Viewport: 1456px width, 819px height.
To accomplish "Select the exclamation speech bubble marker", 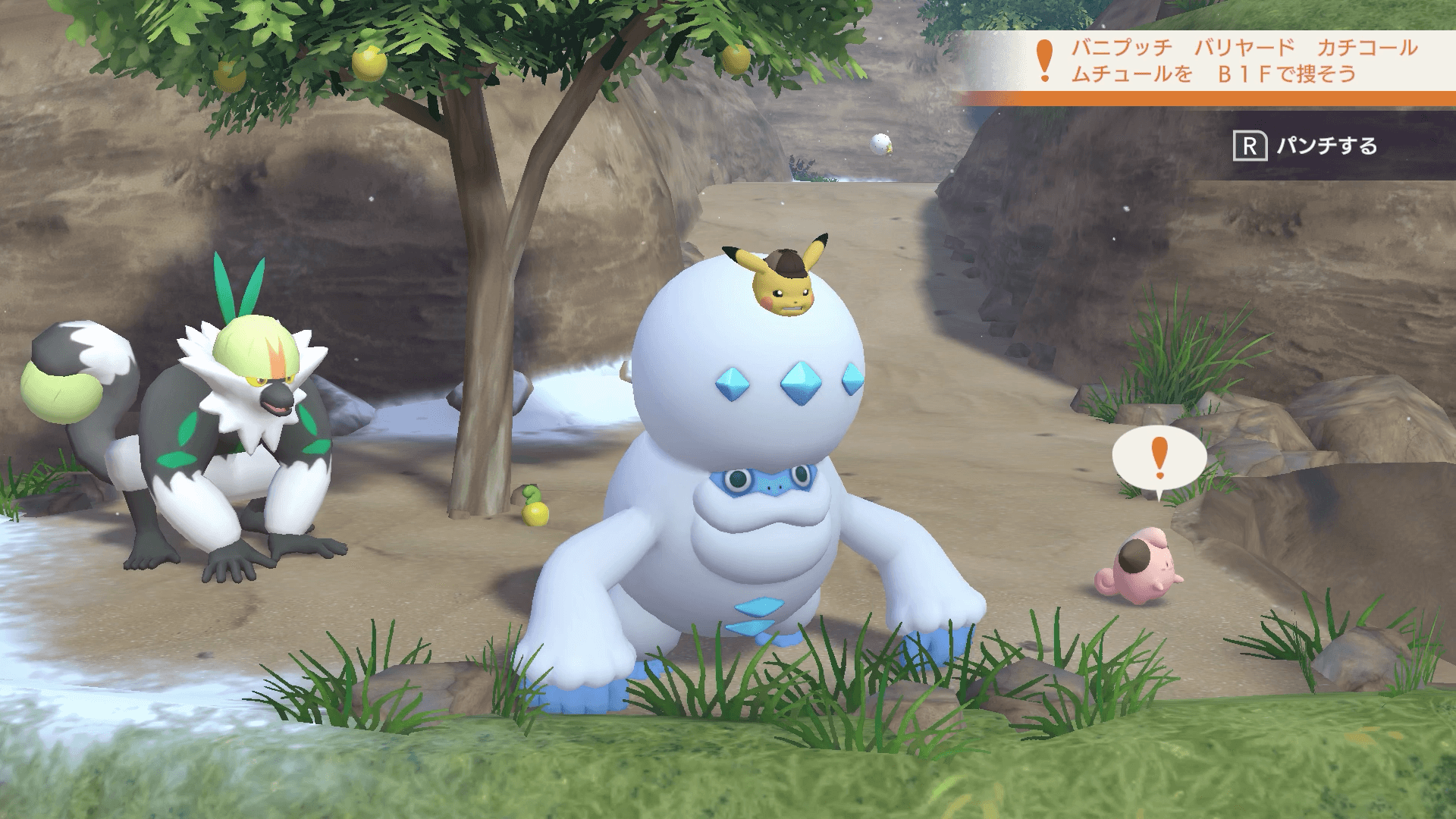I will [x=1159, y=457].
